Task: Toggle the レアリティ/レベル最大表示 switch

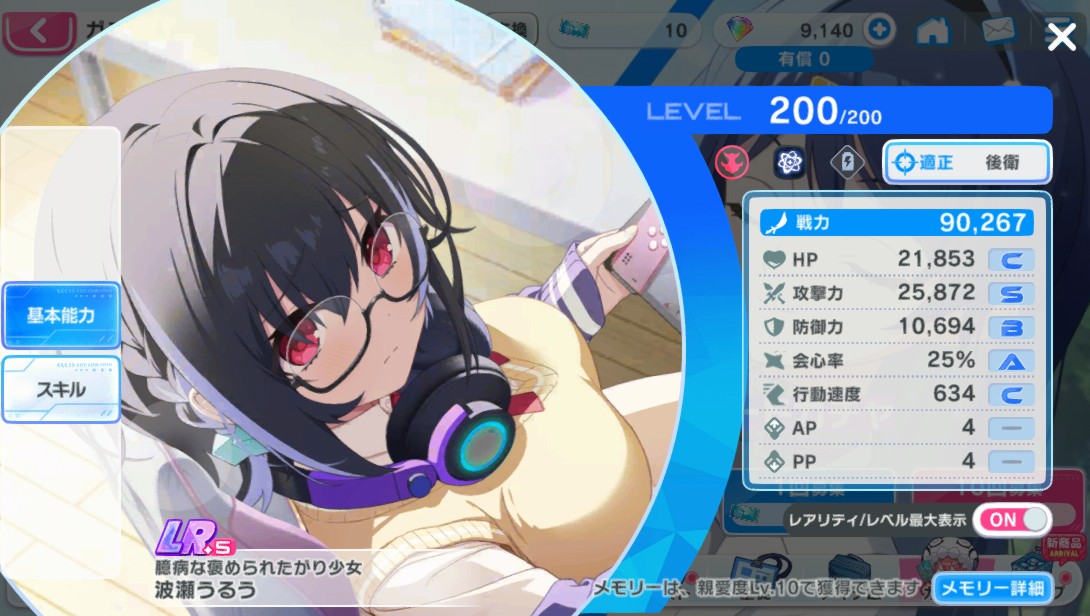Action: click(x=1012, y=520)
